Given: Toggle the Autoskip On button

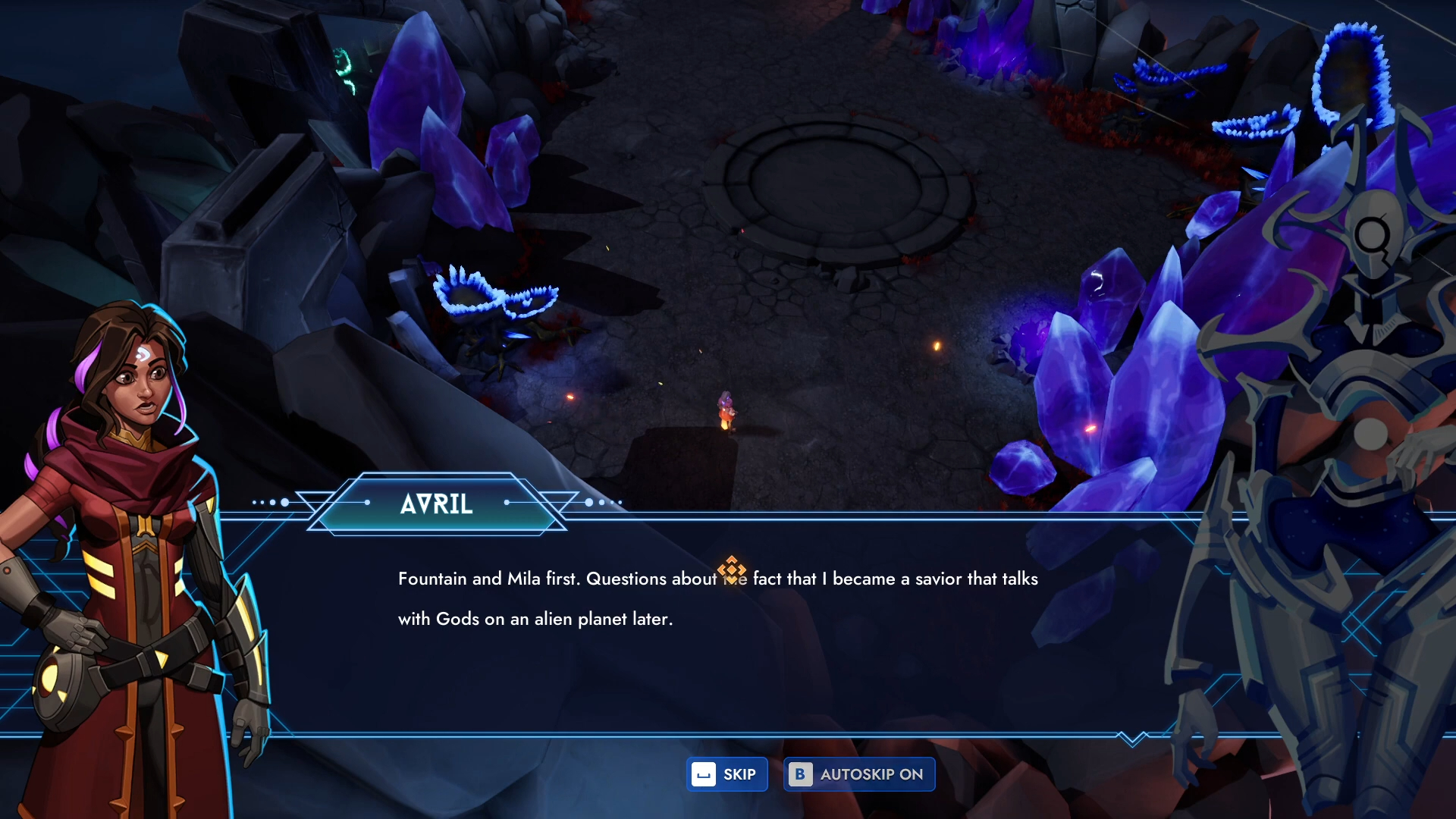Looking at the screenshot, I should pos(858,774).
